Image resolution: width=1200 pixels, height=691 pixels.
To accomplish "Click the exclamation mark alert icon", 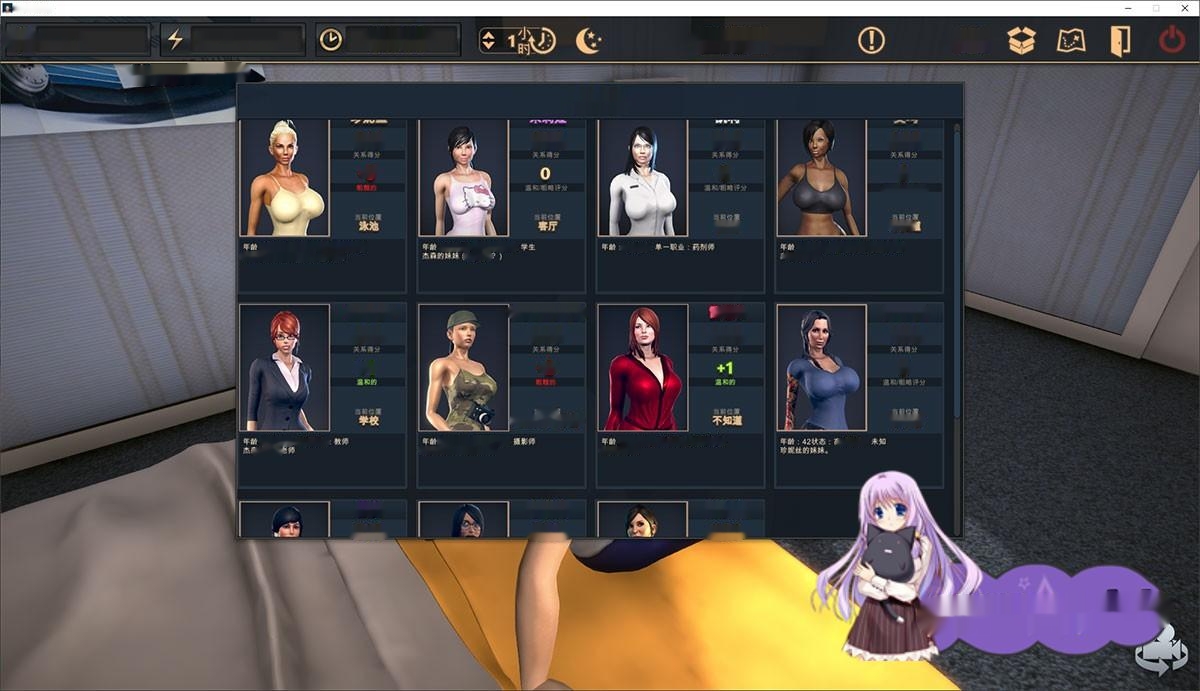I will click(x=871, y=40).
